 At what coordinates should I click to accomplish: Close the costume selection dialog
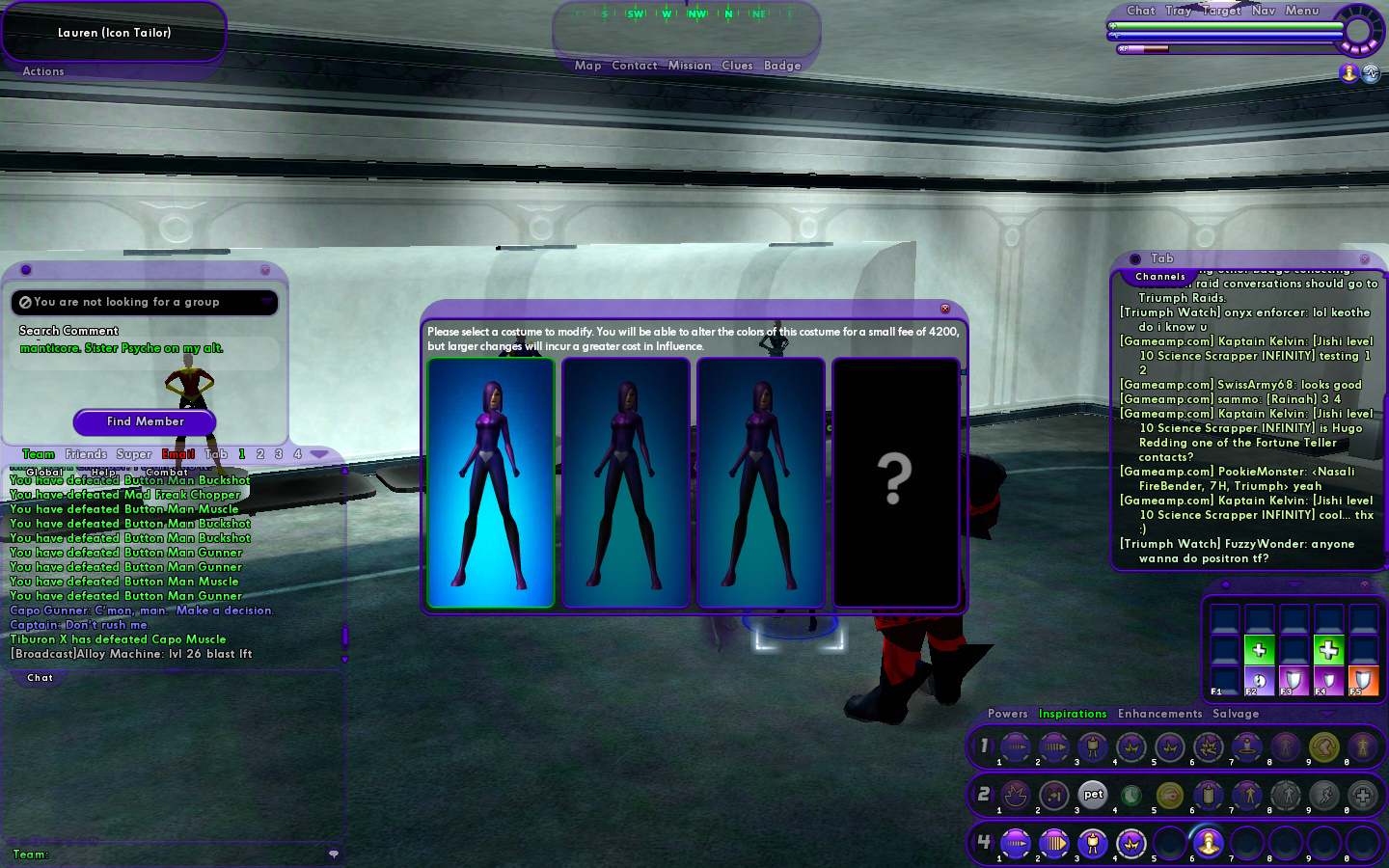coord(945,309)
